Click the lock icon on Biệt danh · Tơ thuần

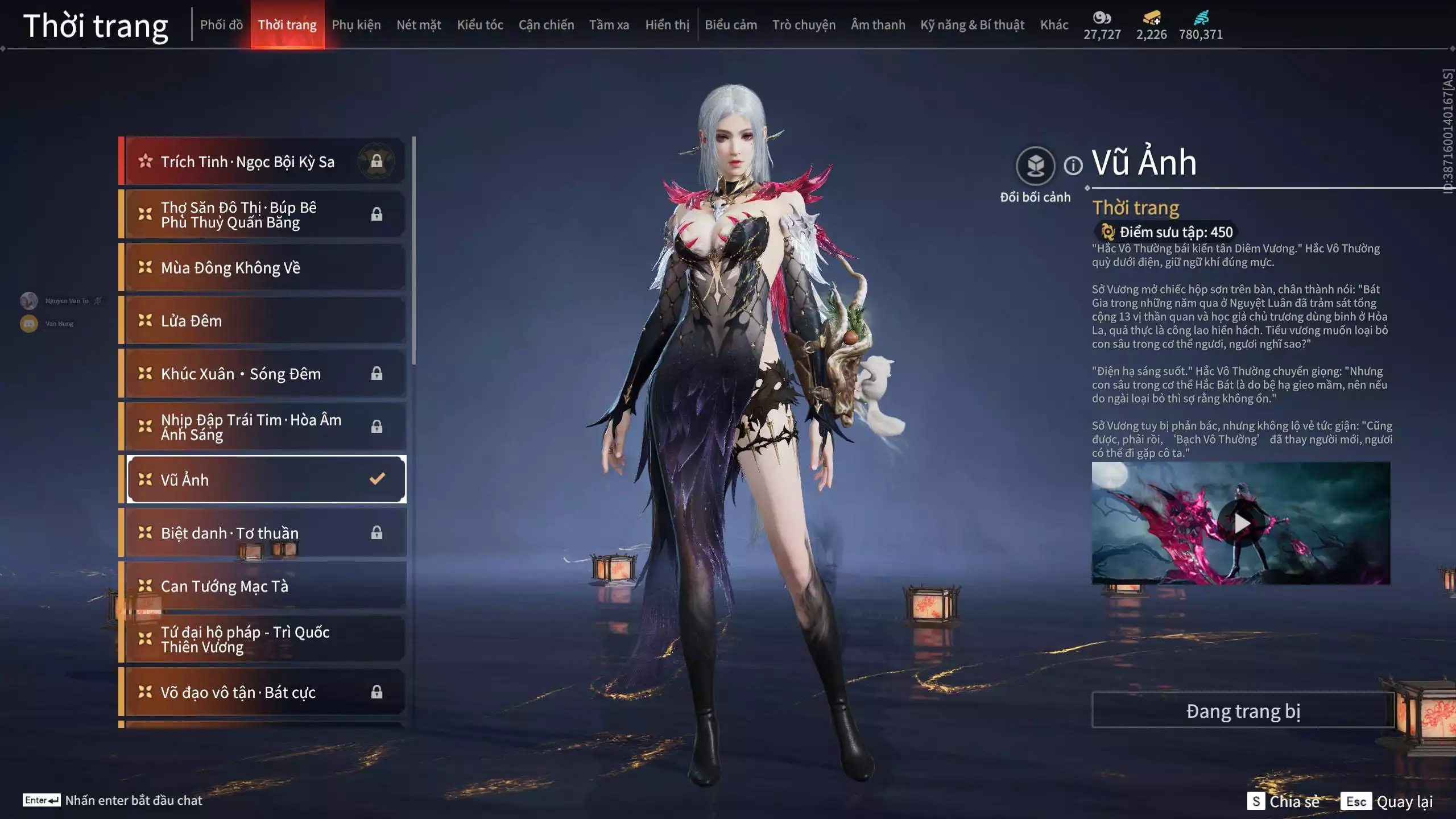click(x=377, y=532)
